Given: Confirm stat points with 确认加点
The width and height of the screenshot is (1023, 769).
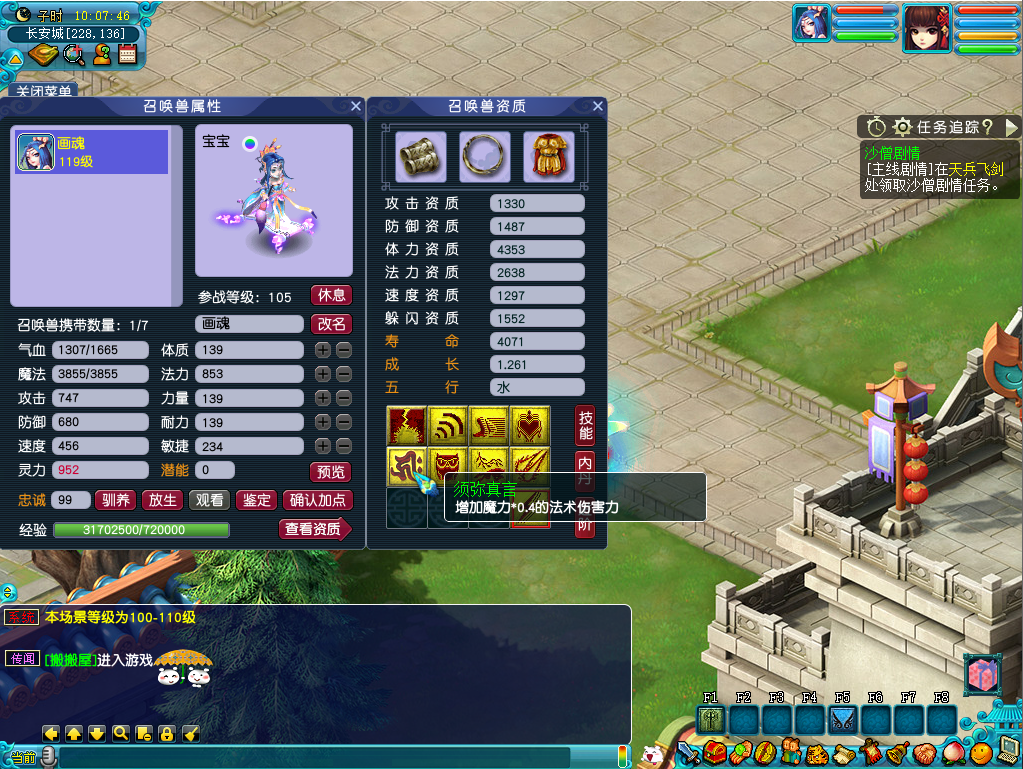Looking at the screenshot, I should point(317,500).
